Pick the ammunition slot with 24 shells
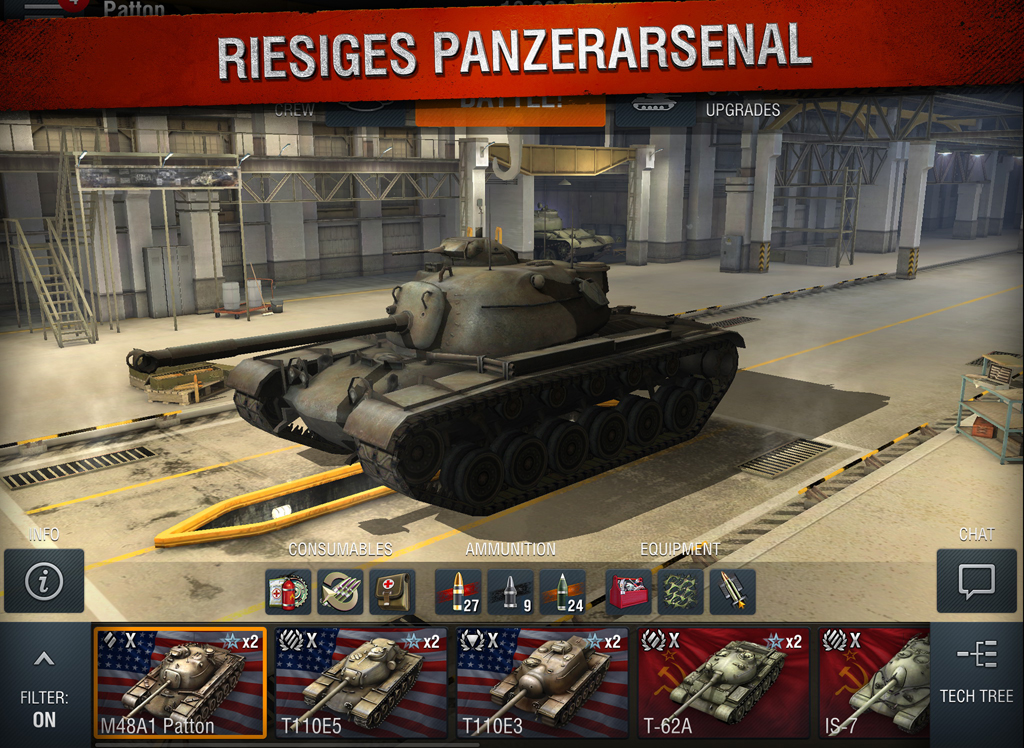The height and width of the screenshot is (748, 1024). tap(562, 592)
